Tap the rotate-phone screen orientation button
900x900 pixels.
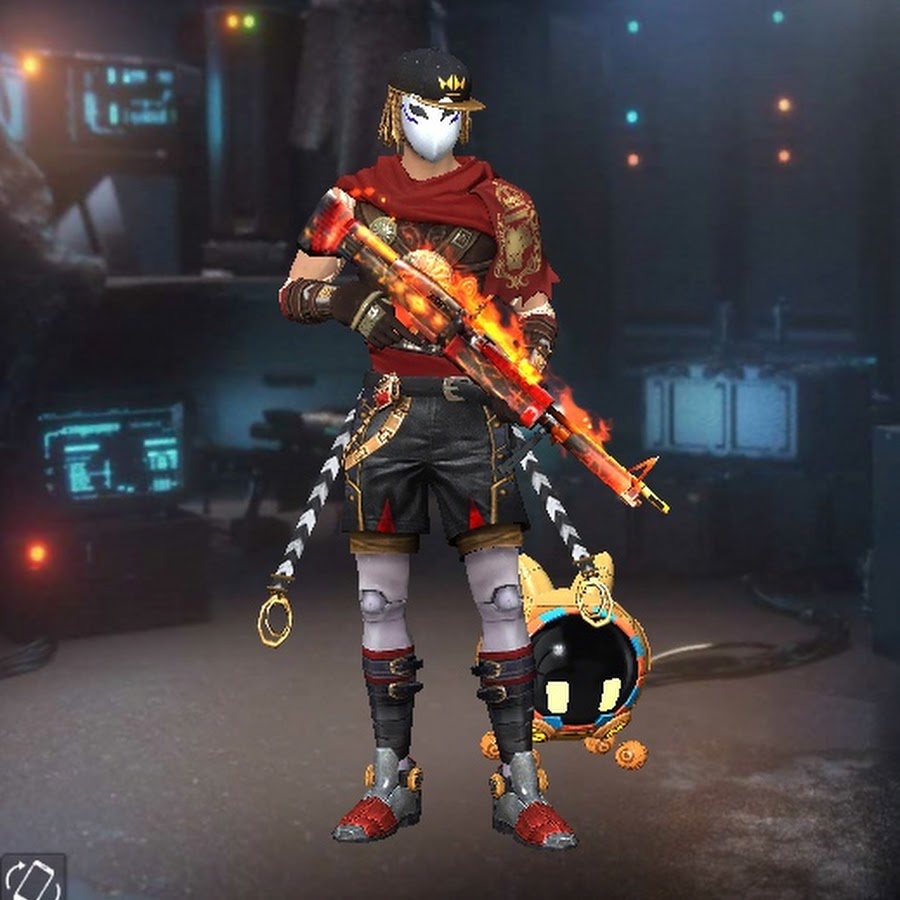(x=33, y=878)
